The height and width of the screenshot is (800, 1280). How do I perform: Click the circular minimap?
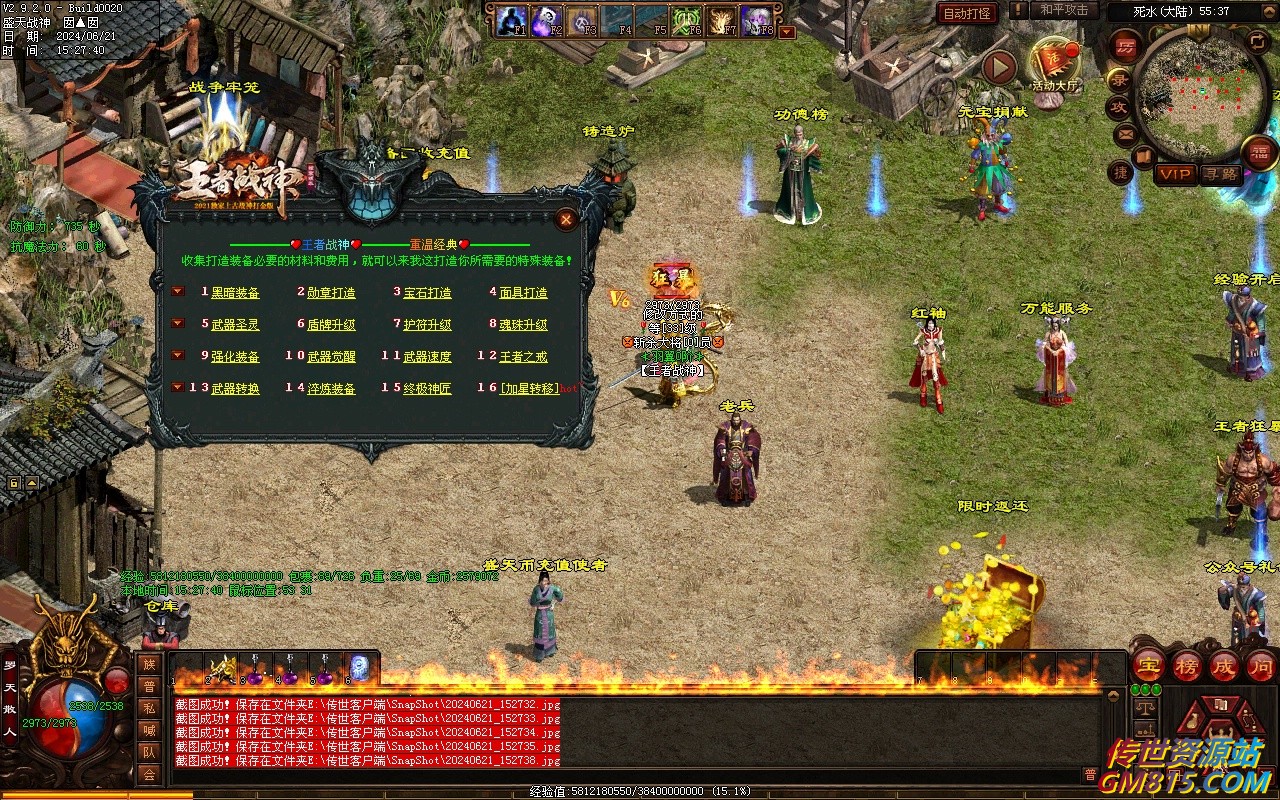click(x=1200, y=97)
